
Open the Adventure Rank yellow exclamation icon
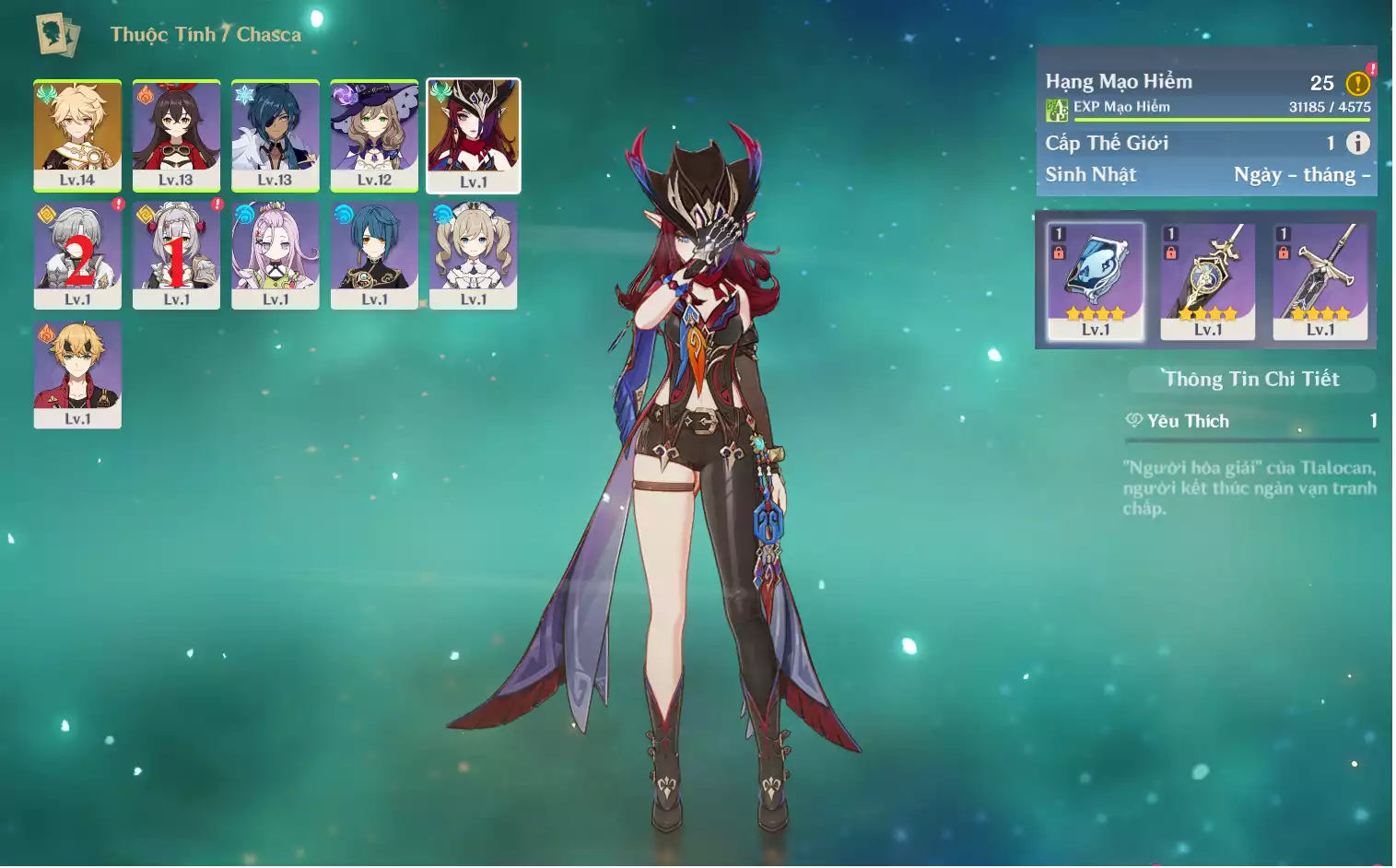(x=1357, y=84)
